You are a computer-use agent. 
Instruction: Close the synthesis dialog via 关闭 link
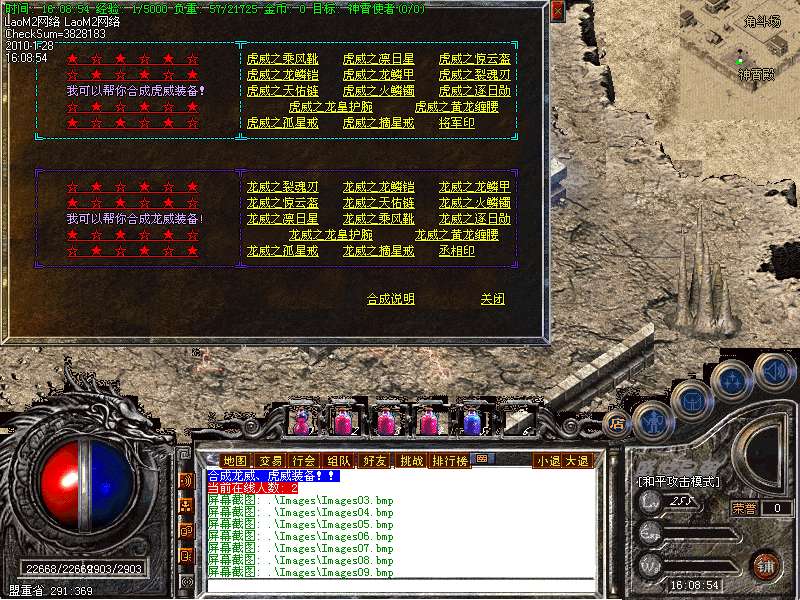tap(492, 299)
